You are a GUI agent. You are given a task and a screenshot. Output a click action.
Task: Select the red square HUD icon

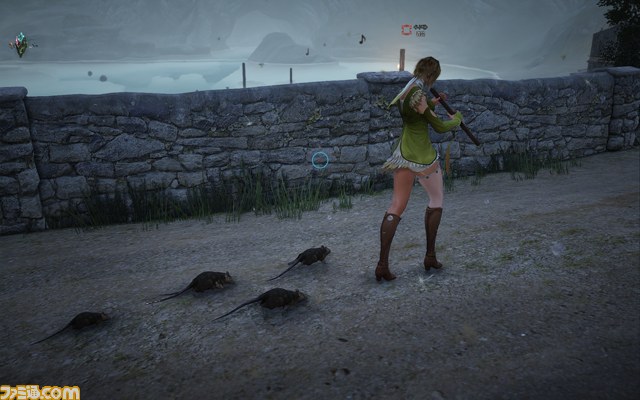(x=406, y=30)
